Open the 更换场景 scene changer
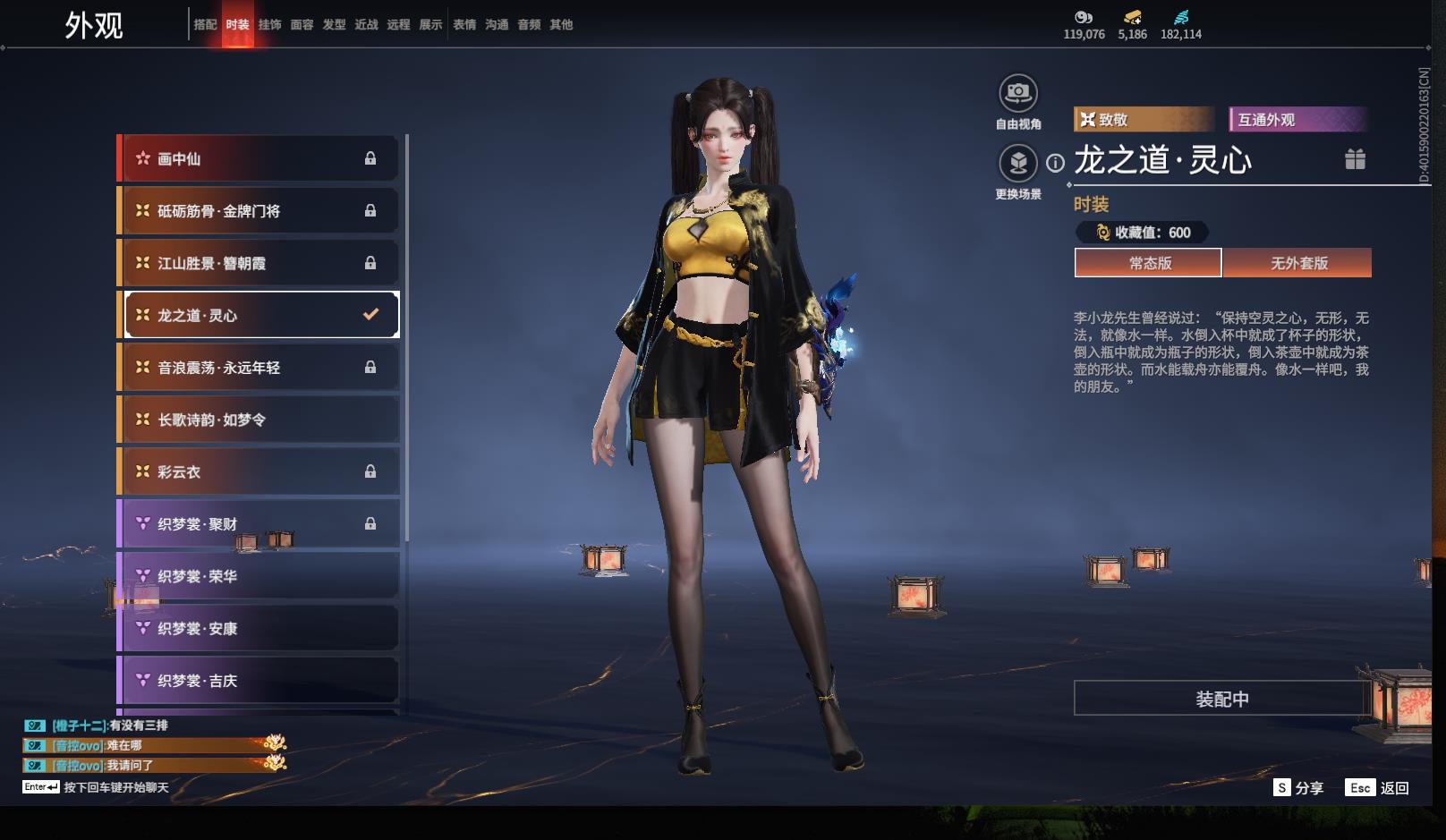This screenshot has height=840, width=1446. 1018,163
